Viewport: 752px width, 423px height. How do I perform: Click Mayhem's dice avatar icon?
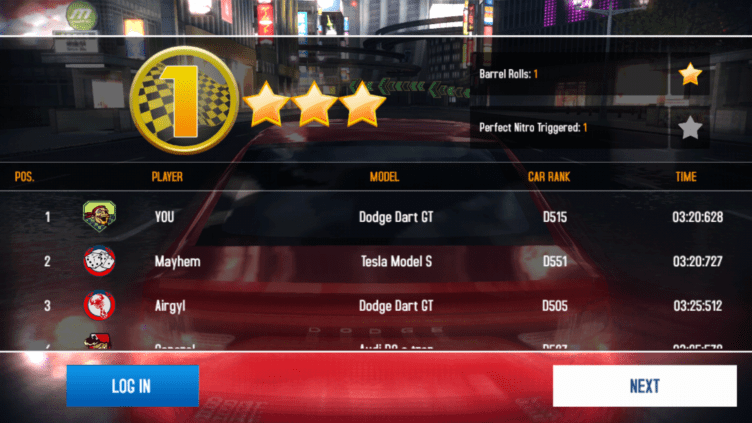(99, 262)
